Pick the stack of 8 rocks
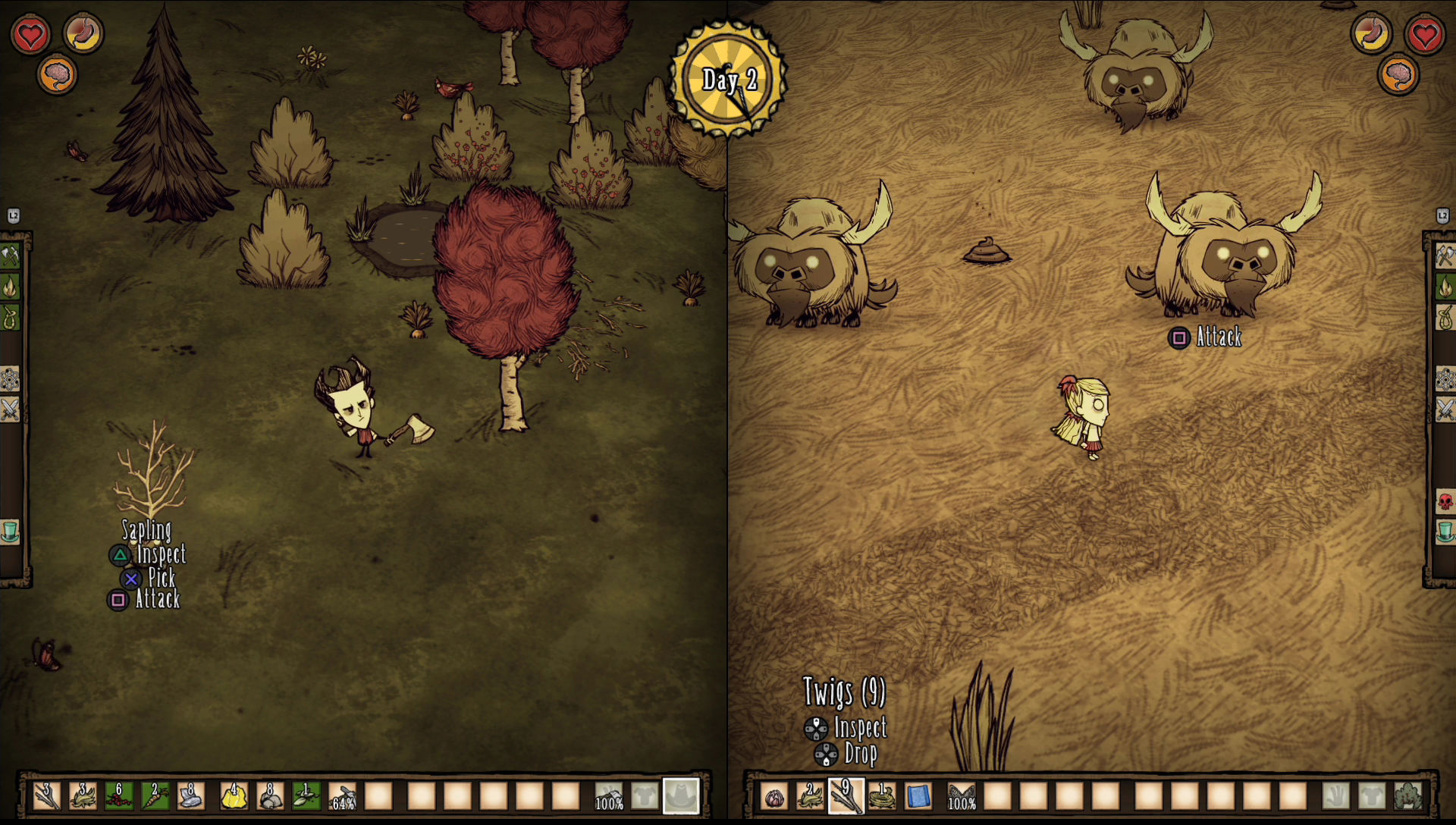This screenshot has width=1456, height=825. pyautogui.click(x=270, y=796)
